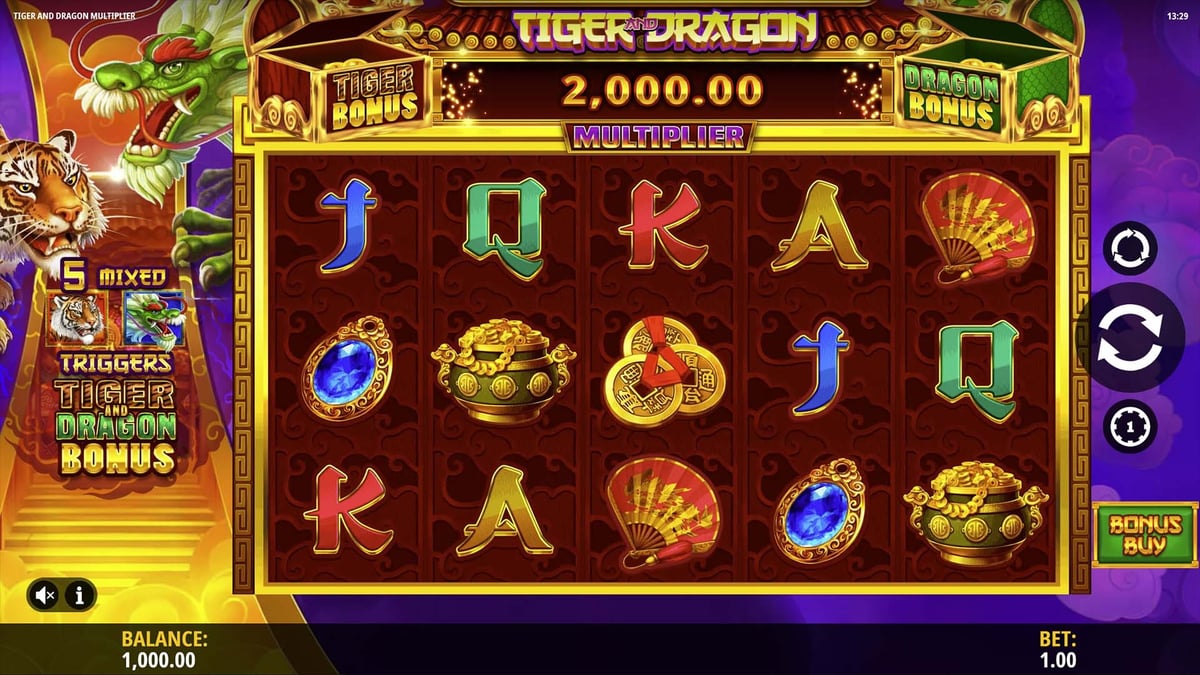Spin the reels with the large spin button

(1129, 338)
